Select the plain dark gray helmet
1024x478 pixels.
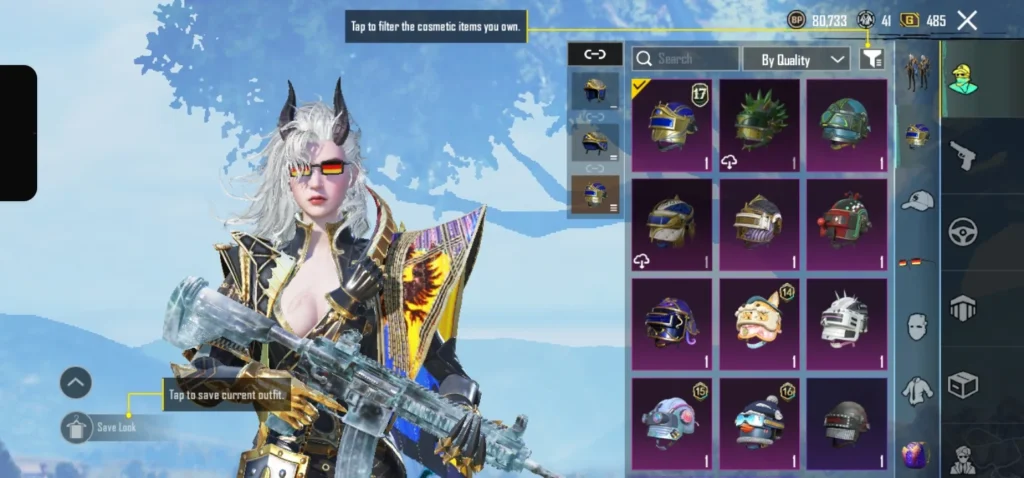coord(847,424)
